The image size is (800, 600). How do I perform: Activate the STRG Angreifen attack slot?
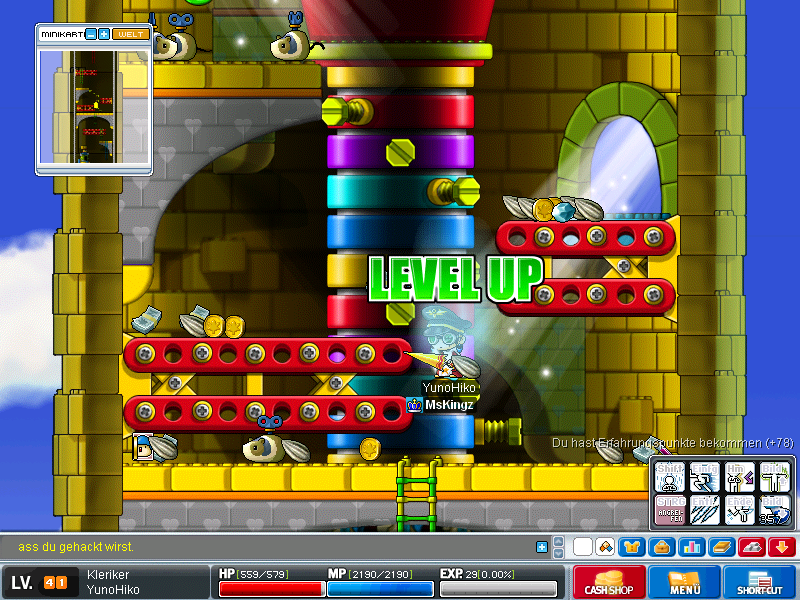tap(669, 509)
